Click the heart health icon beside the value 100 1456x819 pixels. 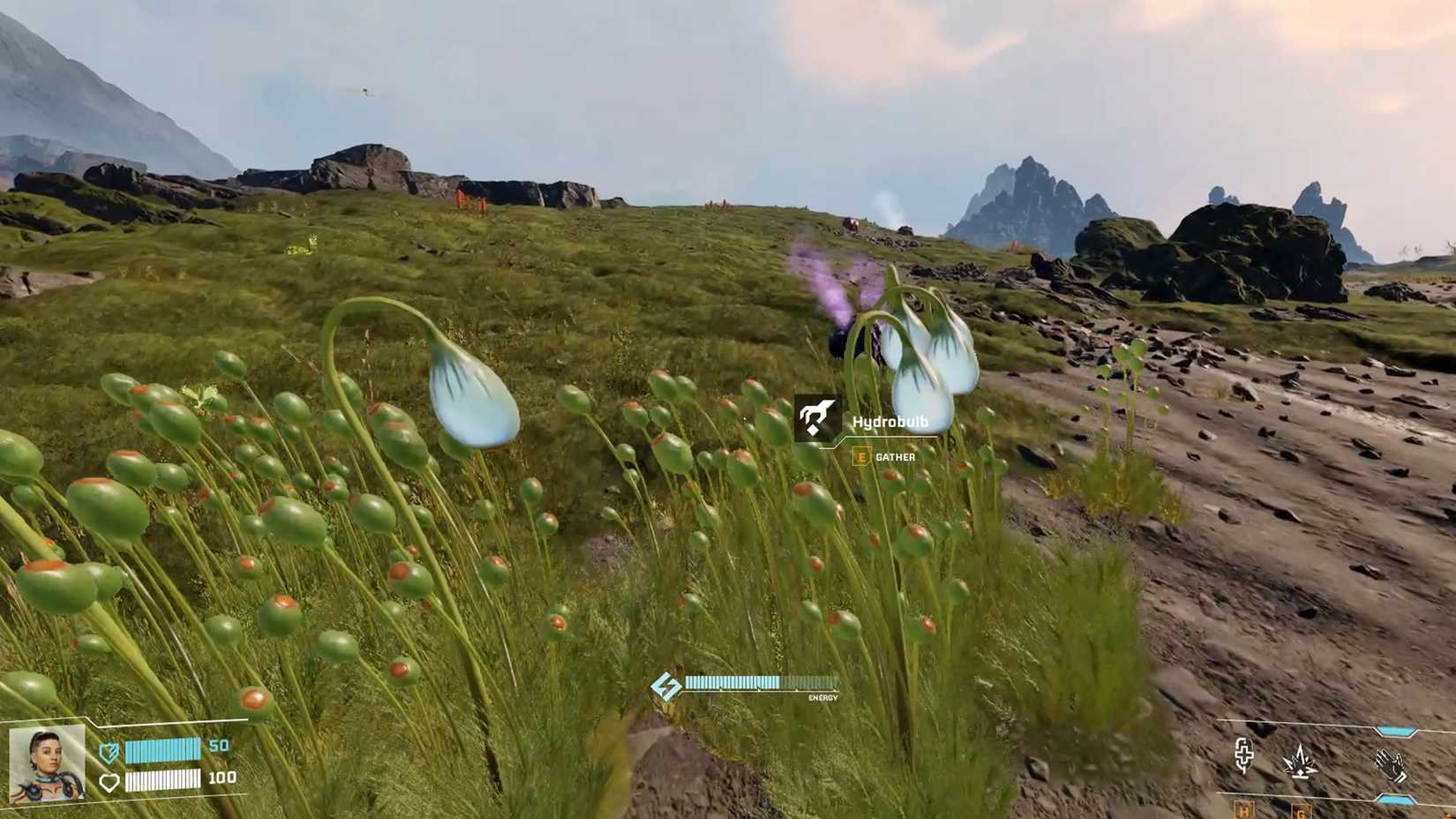click(x=109, y=782)
